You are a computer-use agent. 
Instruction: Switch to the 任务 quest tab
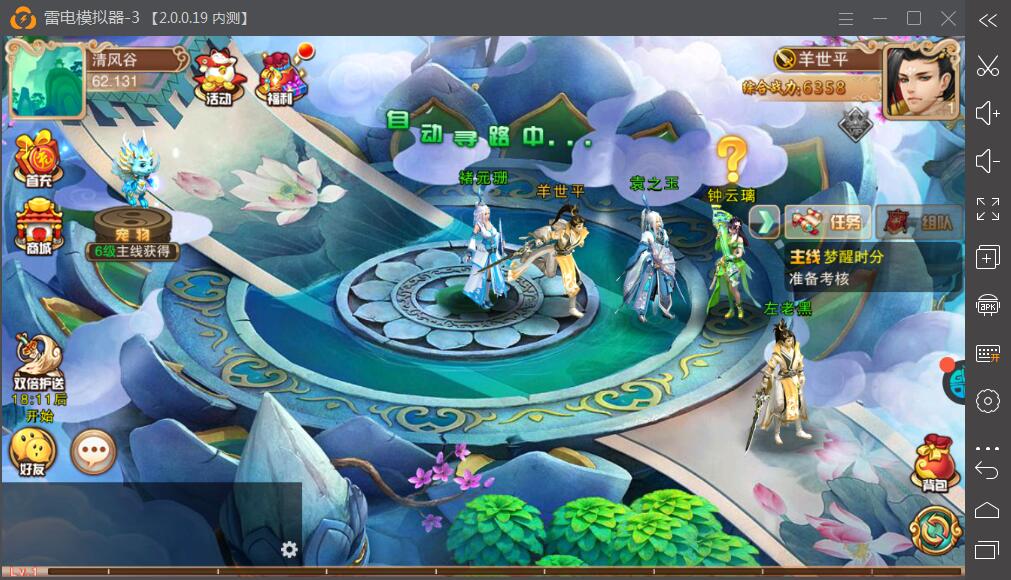[828, 221]
